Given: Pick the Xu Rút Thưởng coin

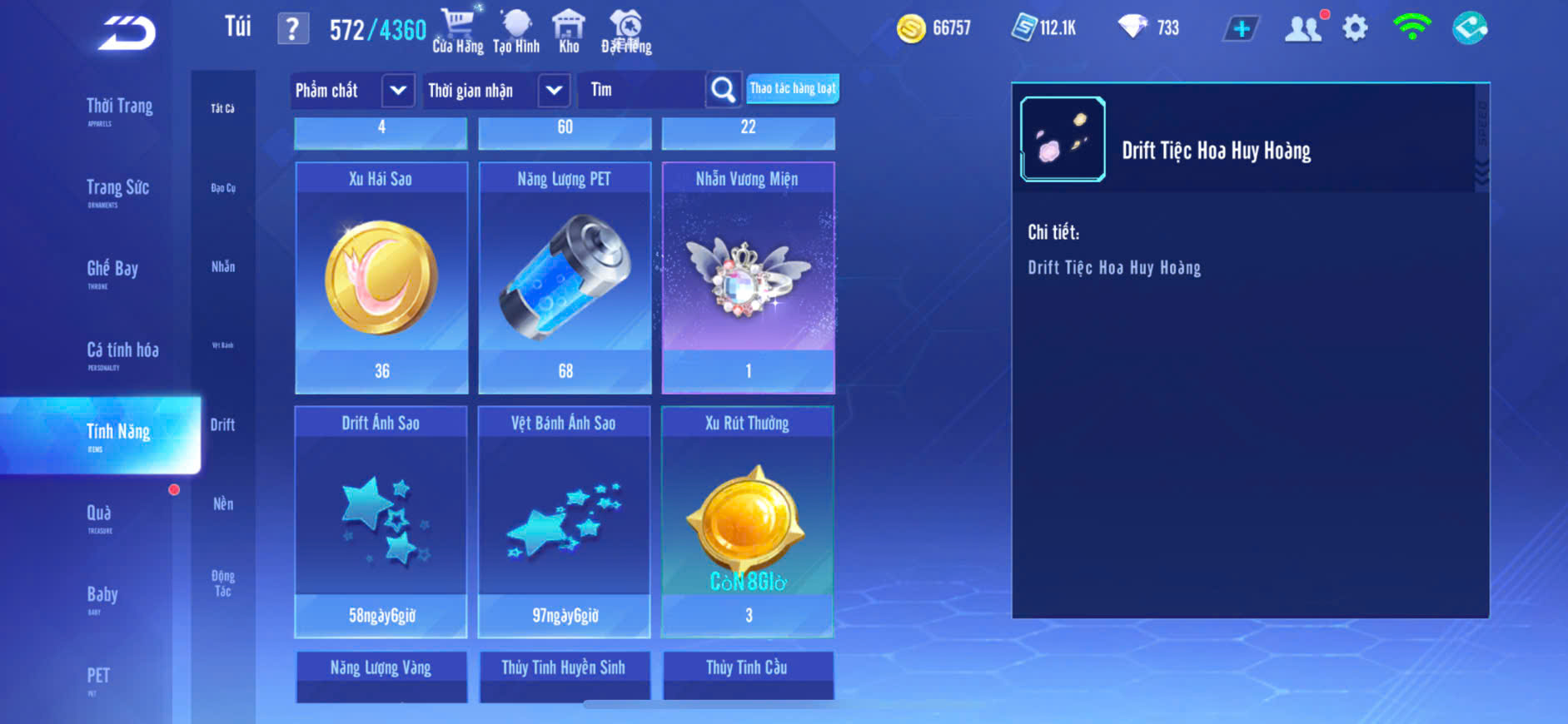Looking at the screenshot, I should click(x=748, y=522).
